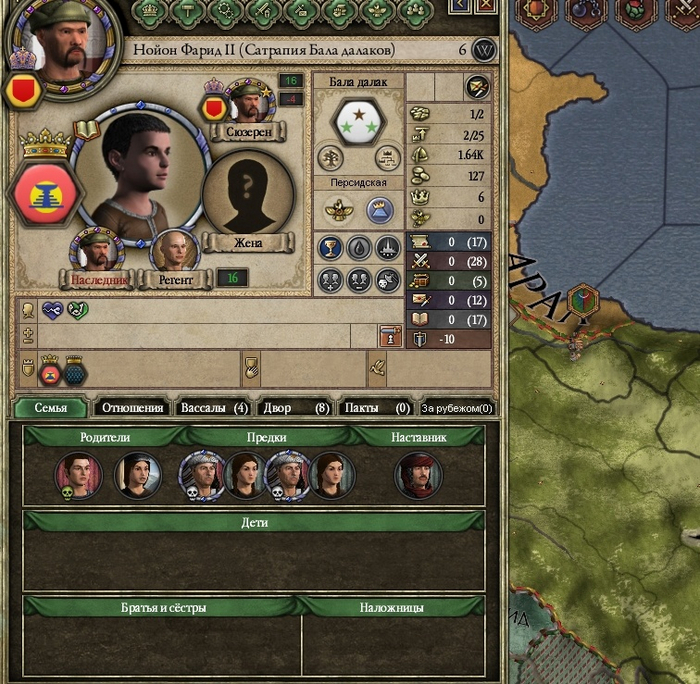Open the book icon beside character portrait

87,128
